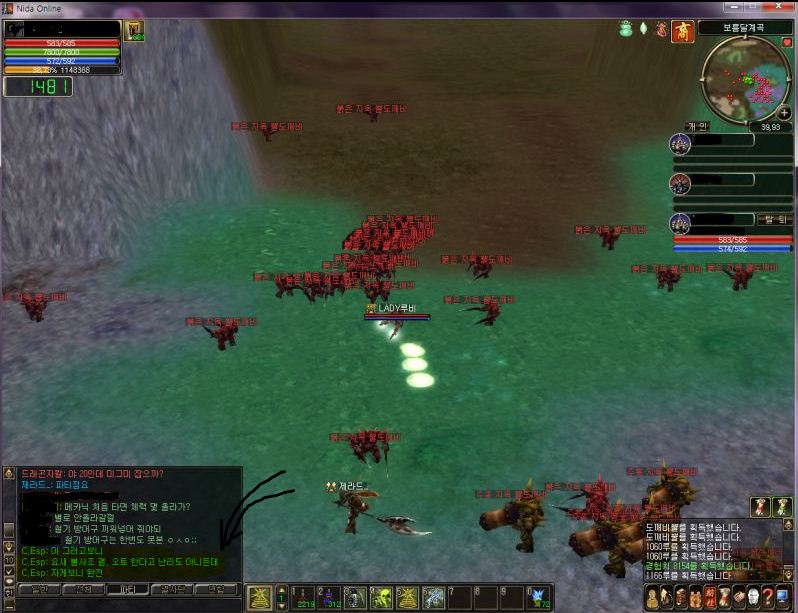Switch to the 일반 chat tab
This screenshot has width=798, height=613.
tap(38, 590)
